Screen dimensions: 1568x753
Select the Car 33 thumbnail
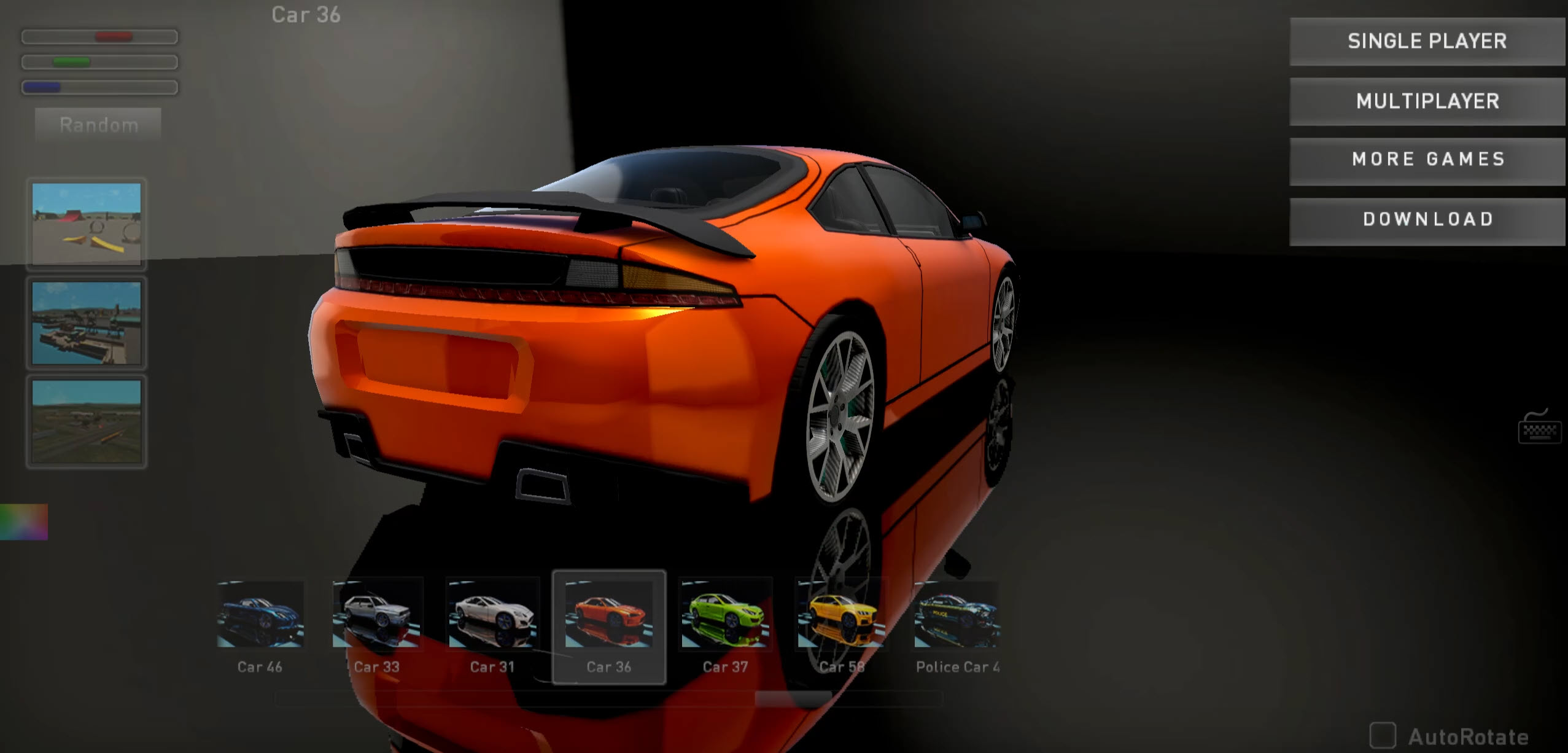tap(376, 614)
